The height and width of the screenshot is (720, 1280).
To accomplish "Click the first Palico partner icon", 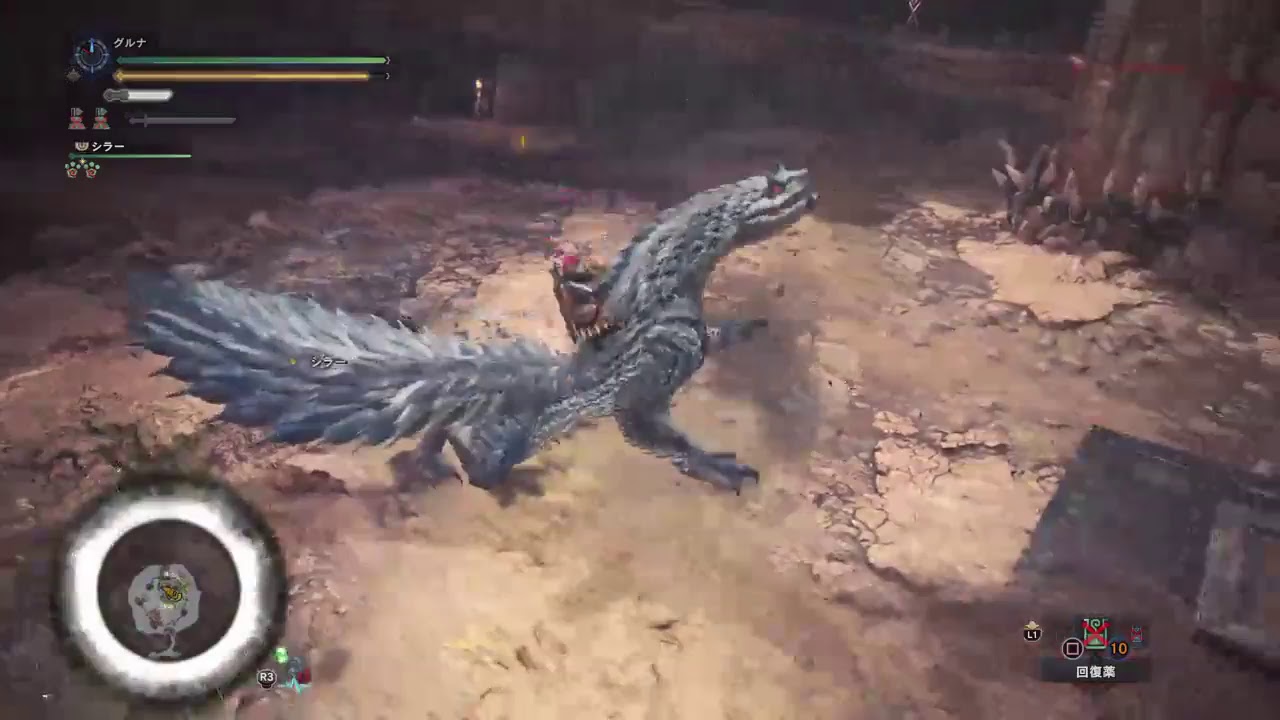I will [x=76, y=118].
